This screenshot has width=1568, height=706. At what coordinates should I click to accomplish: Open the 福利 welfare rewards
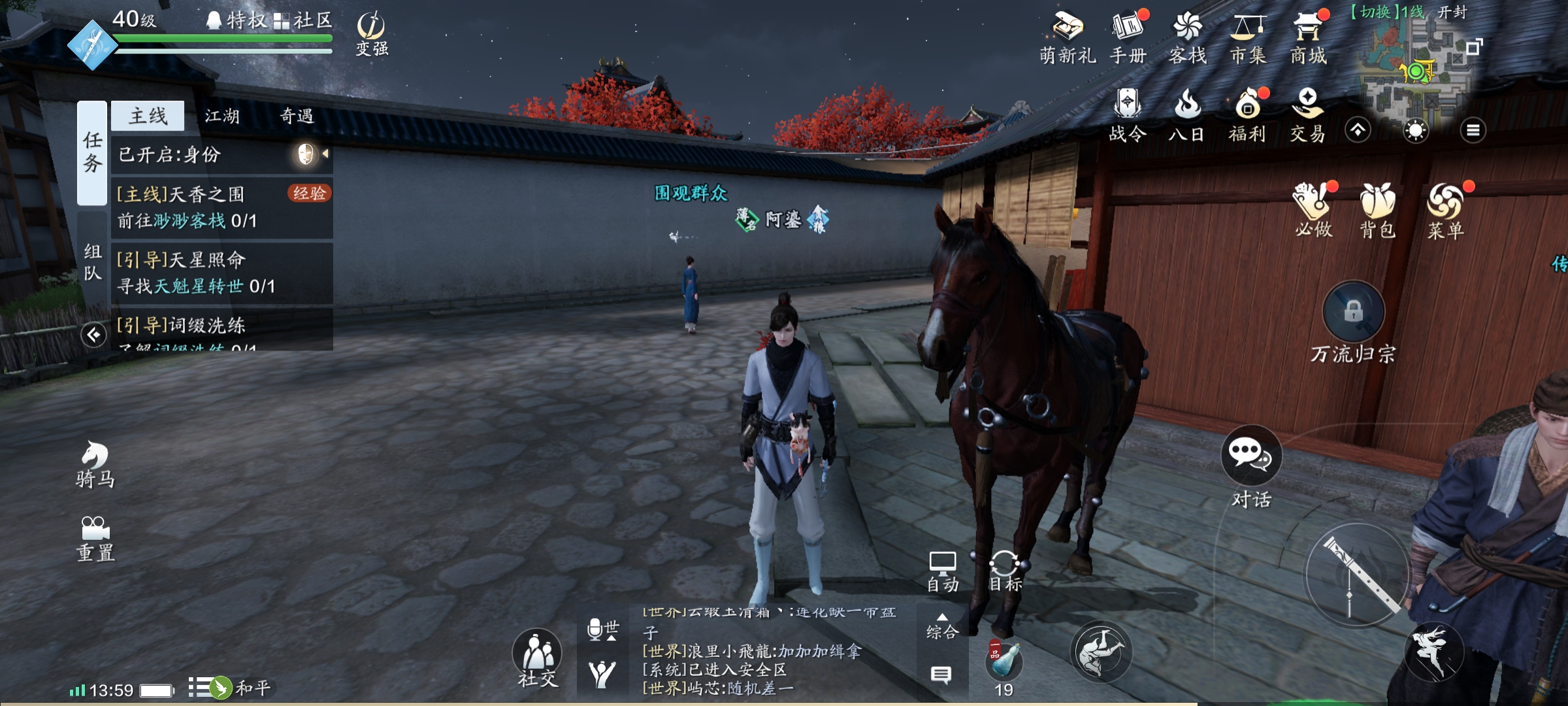coord(1247,116)
